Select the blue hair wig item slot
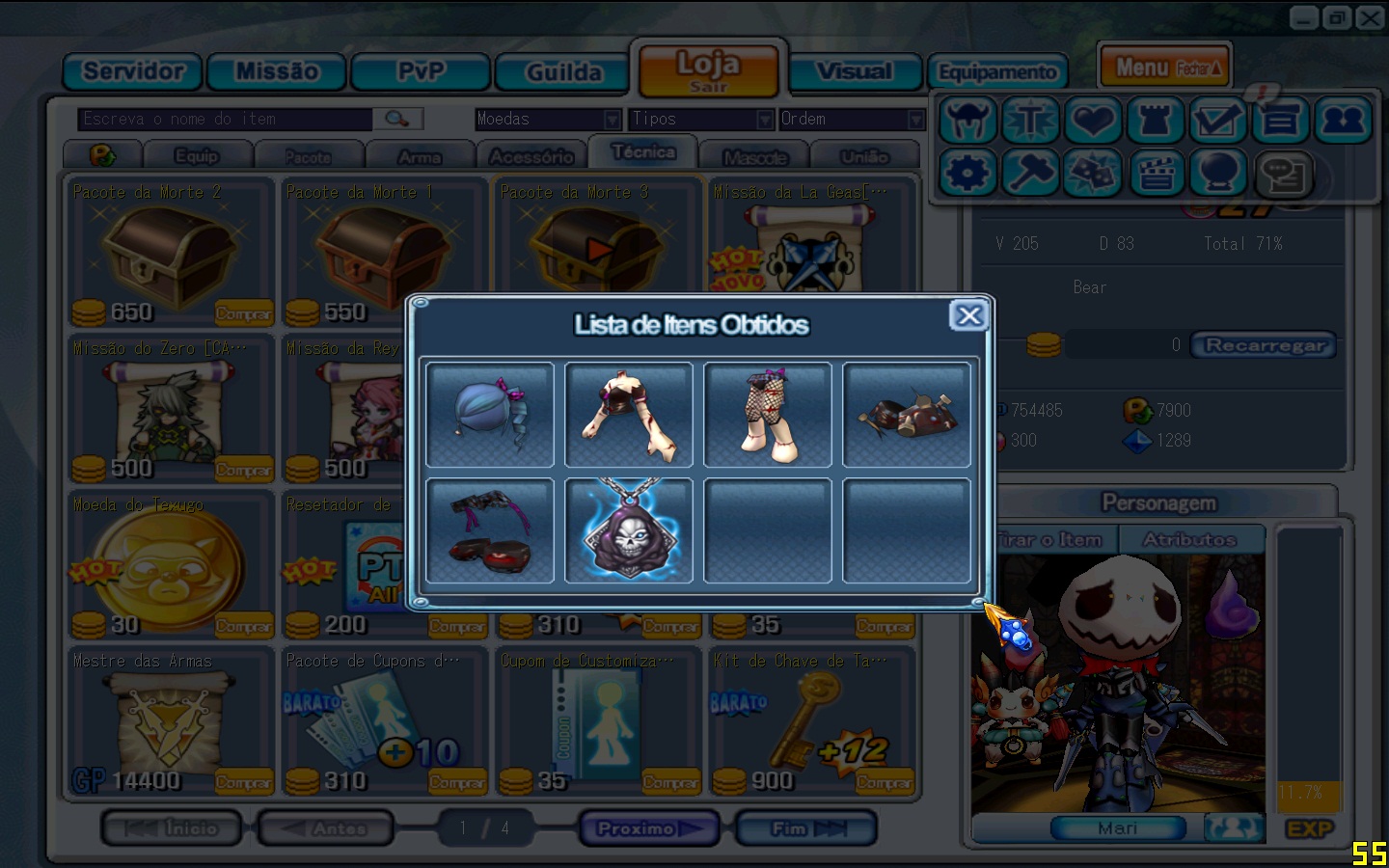Image resolution: width=1389 pixels, height=868 pixels. click(490, 415)
